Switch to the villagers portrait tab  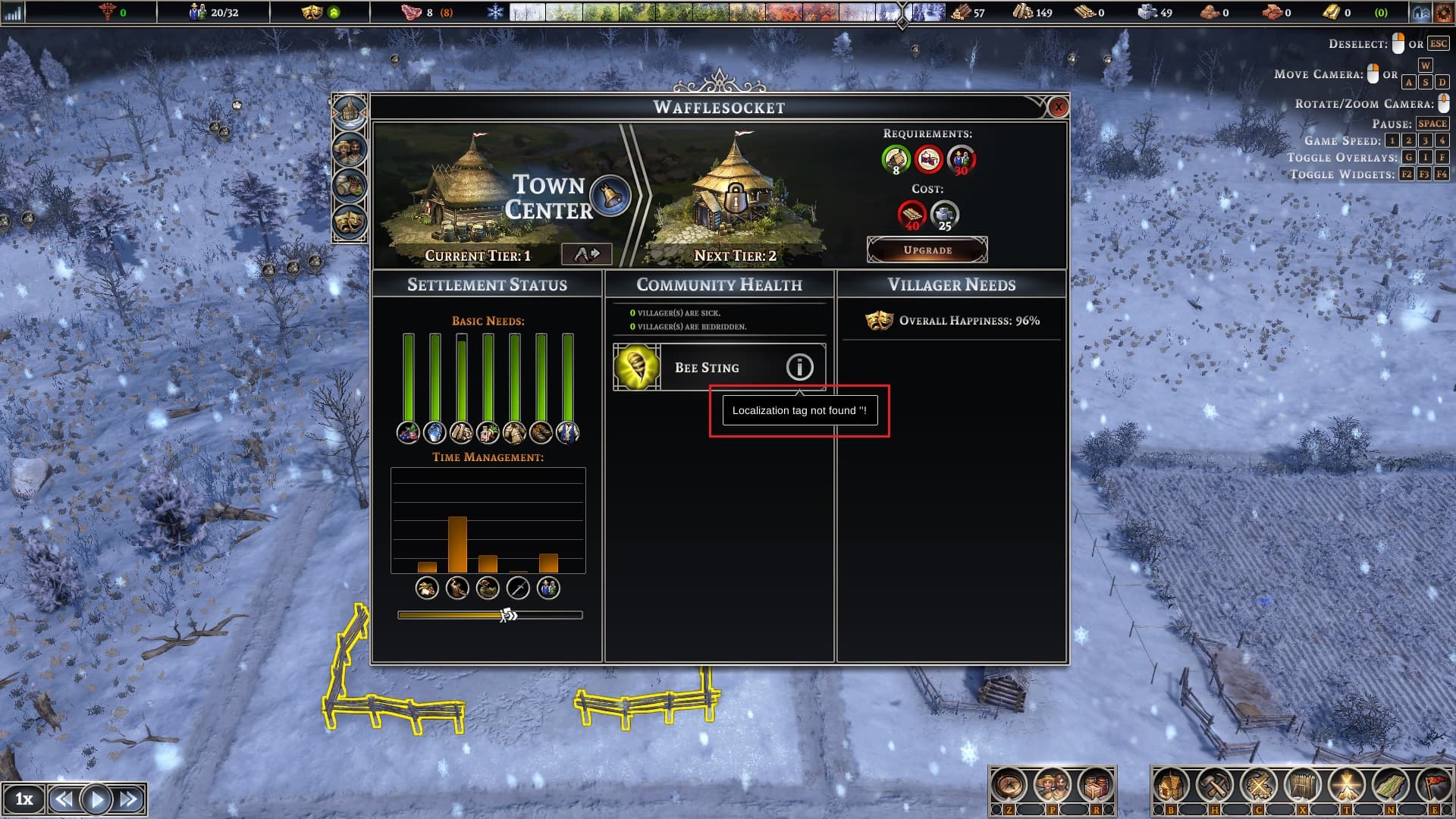pos(349,149)
